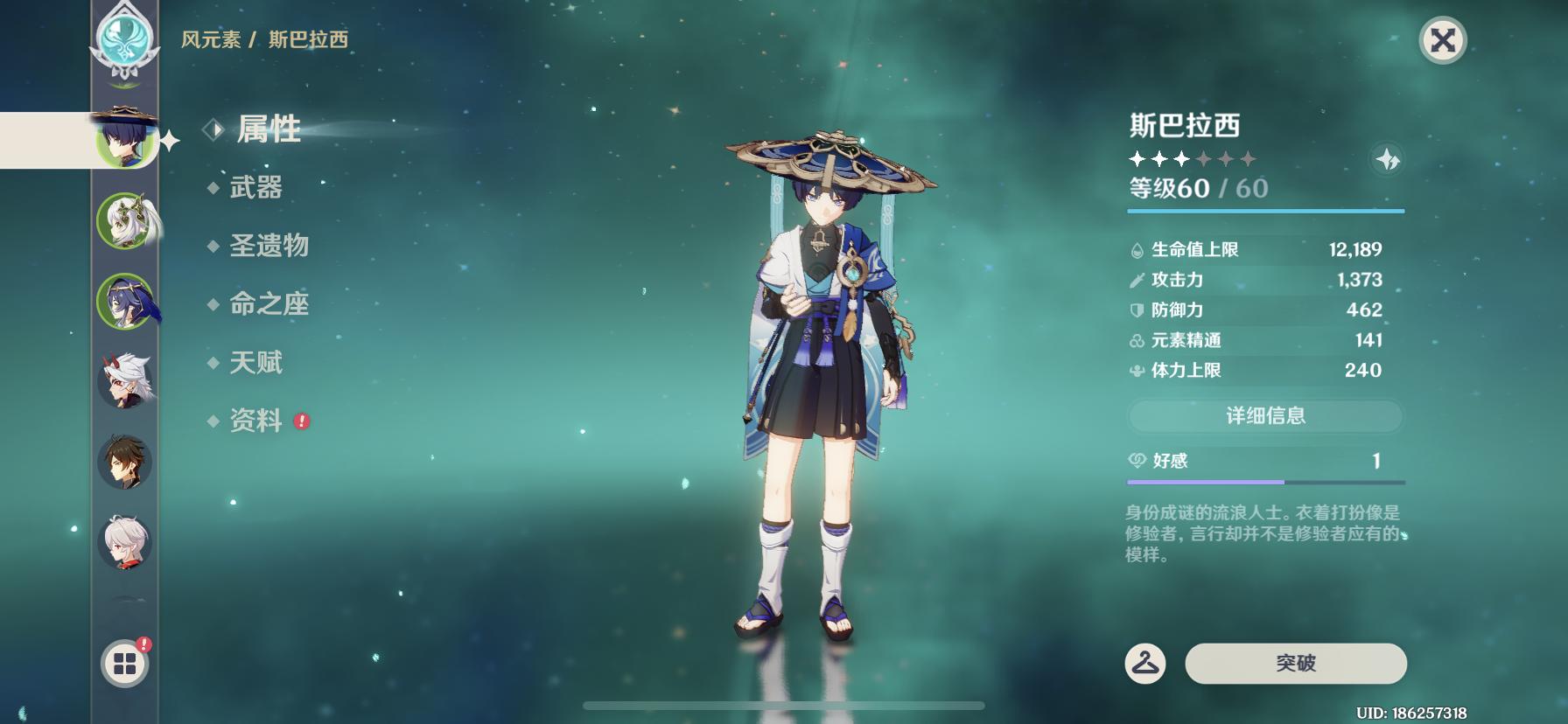Open the 圣遗物 artifacts section

tap(269, 246)
